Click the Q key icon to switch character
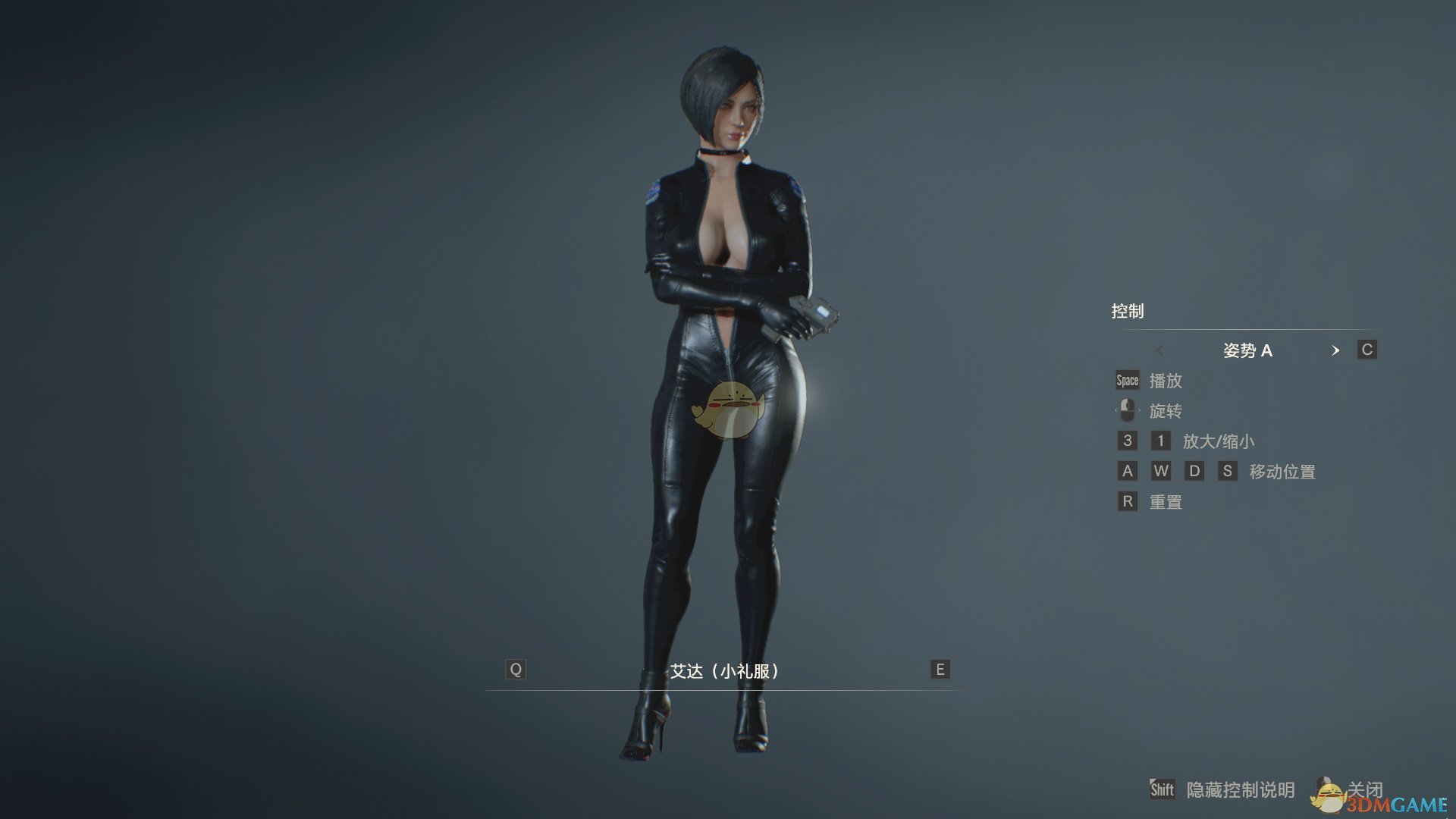This screenshot has height=819, width=1456. (x=516, y=670)
